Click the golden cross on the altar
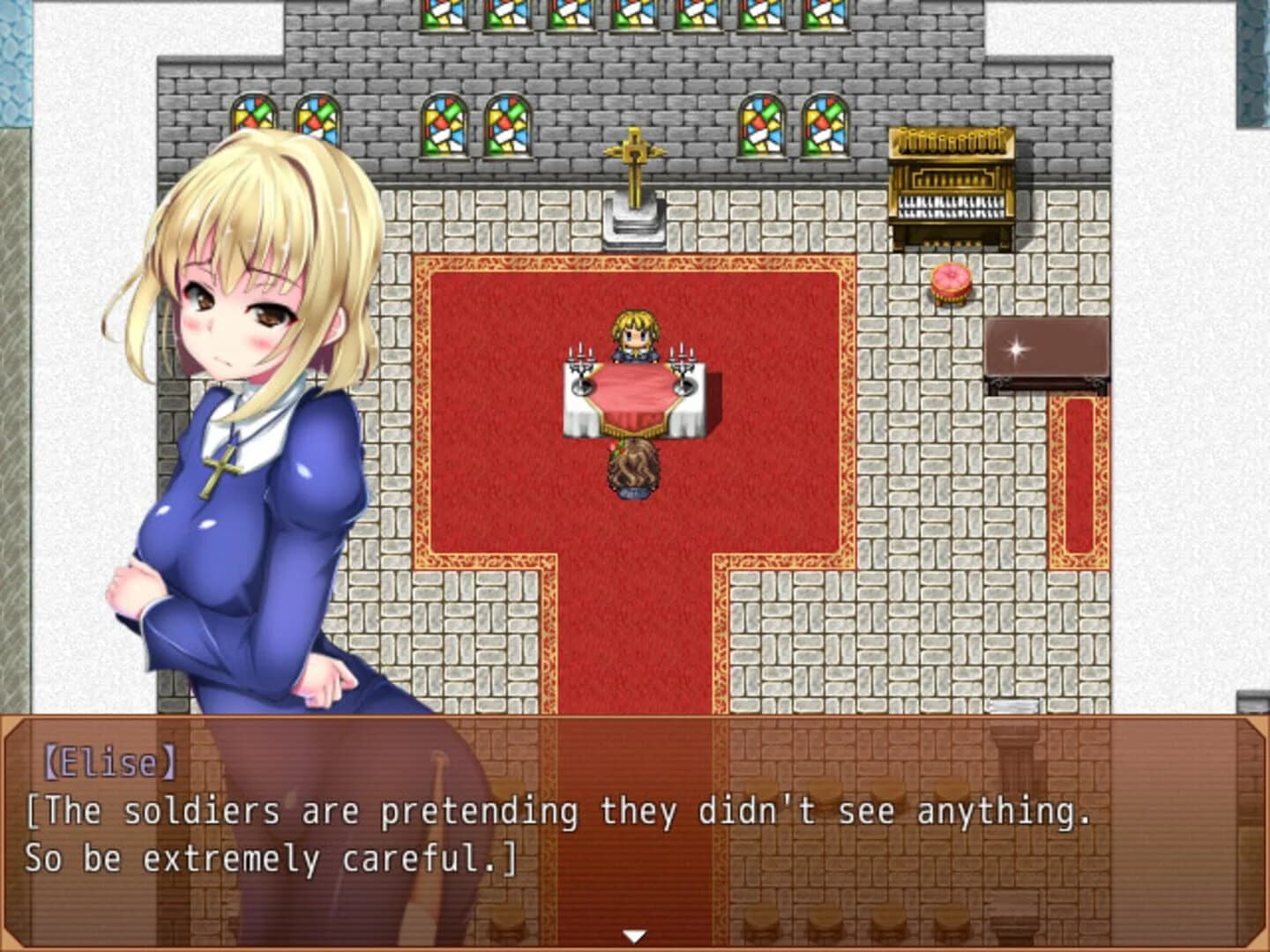The width and height of the screenshot is (1270, 952). [637, 159]
